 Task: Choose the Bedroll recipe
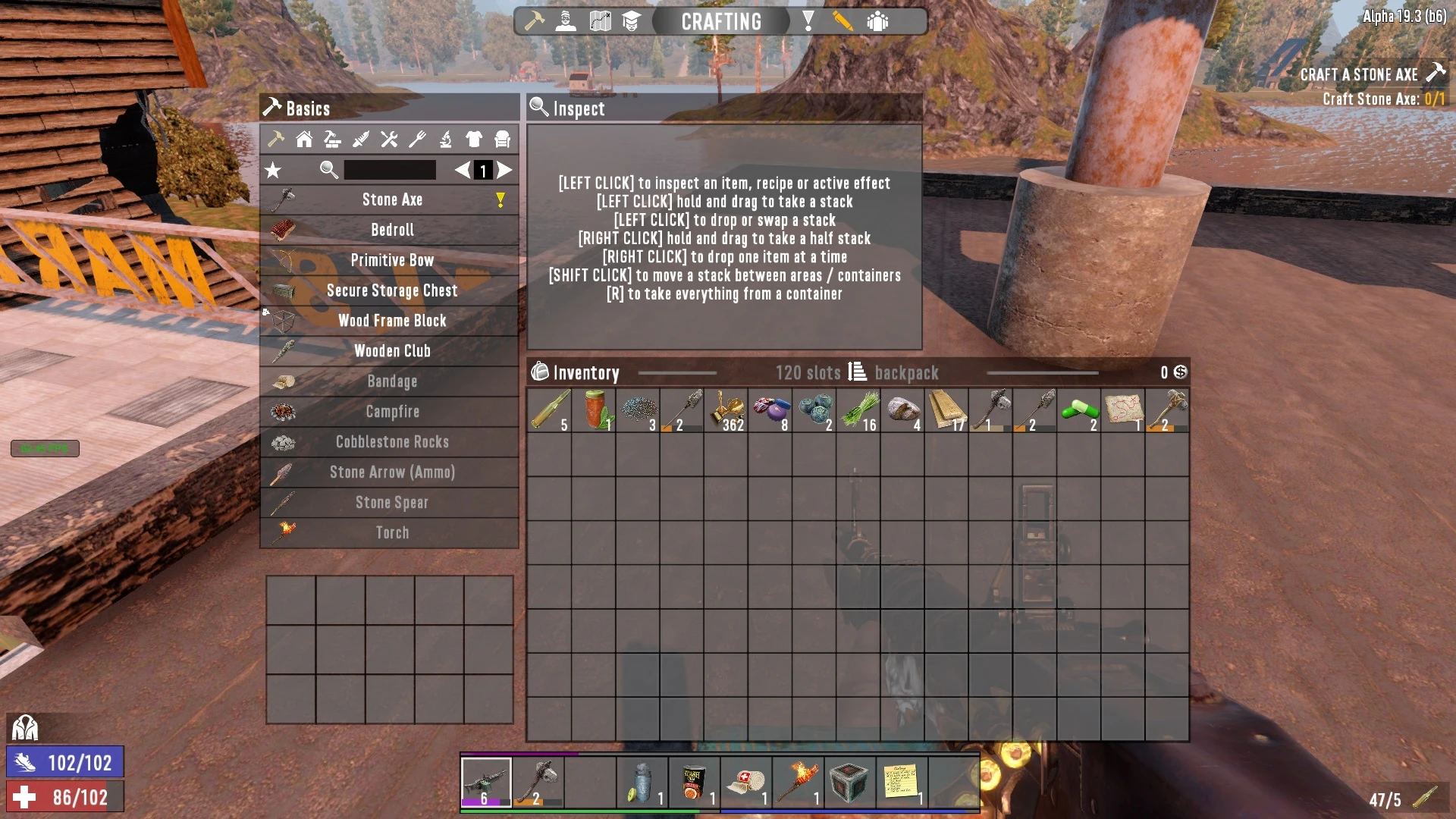point(391,230)
